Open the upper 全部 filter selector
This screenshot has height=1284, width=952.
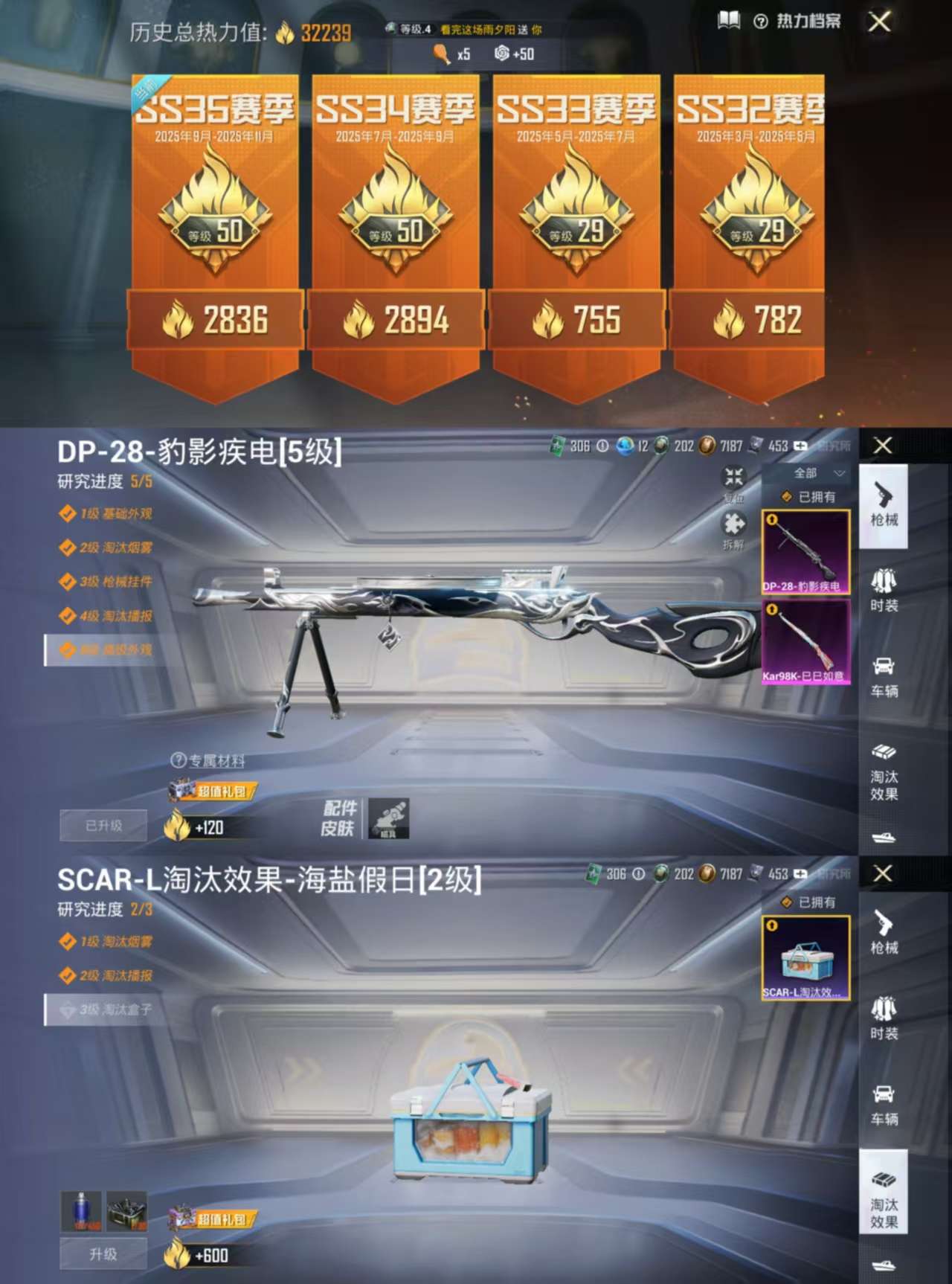[x=805, y=472]
